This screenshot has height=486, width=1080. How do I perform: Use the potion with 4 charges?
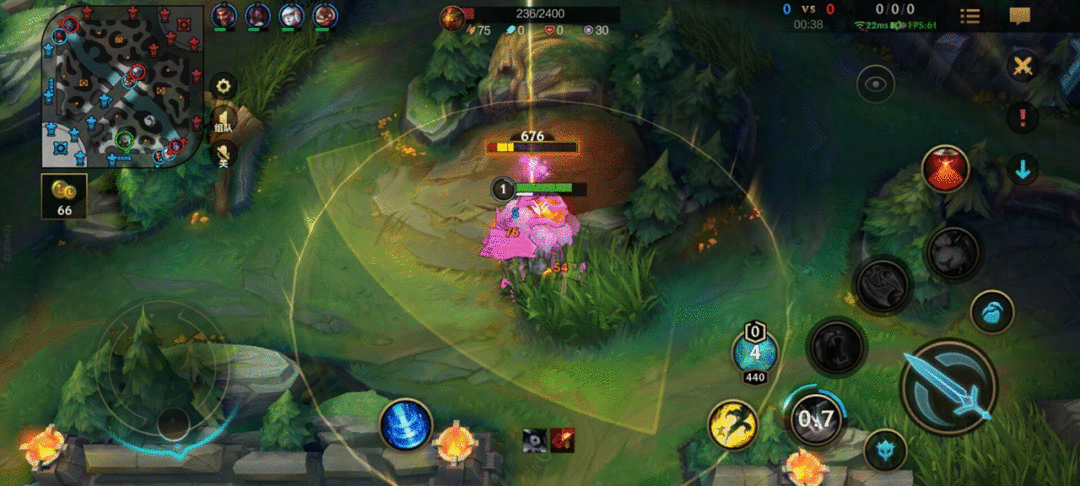(x=755, y=351)
